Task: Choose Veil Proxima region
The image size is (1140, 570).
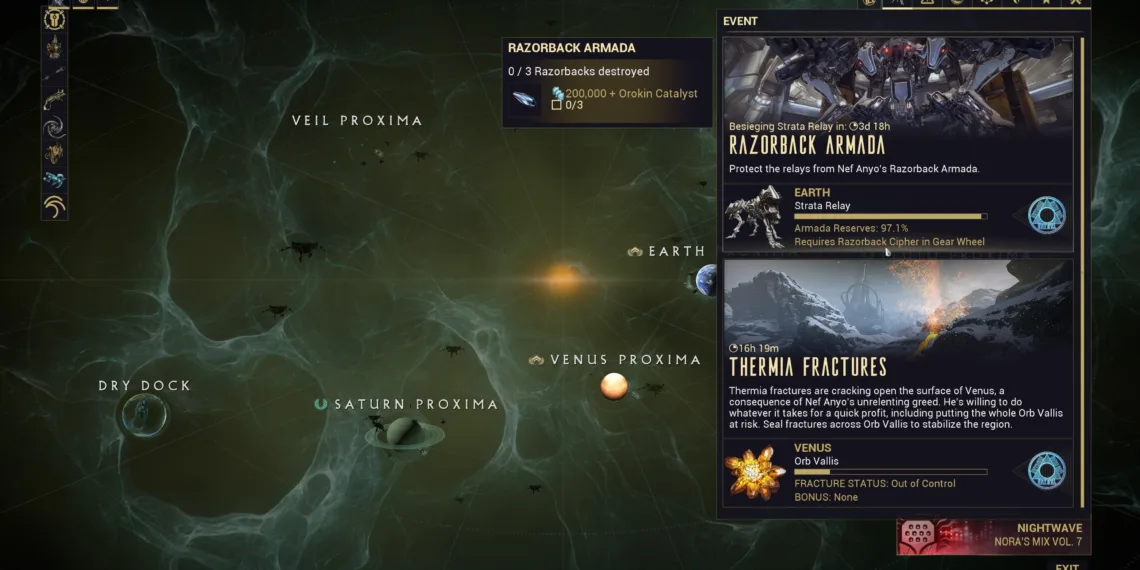Action: (357, 121)
